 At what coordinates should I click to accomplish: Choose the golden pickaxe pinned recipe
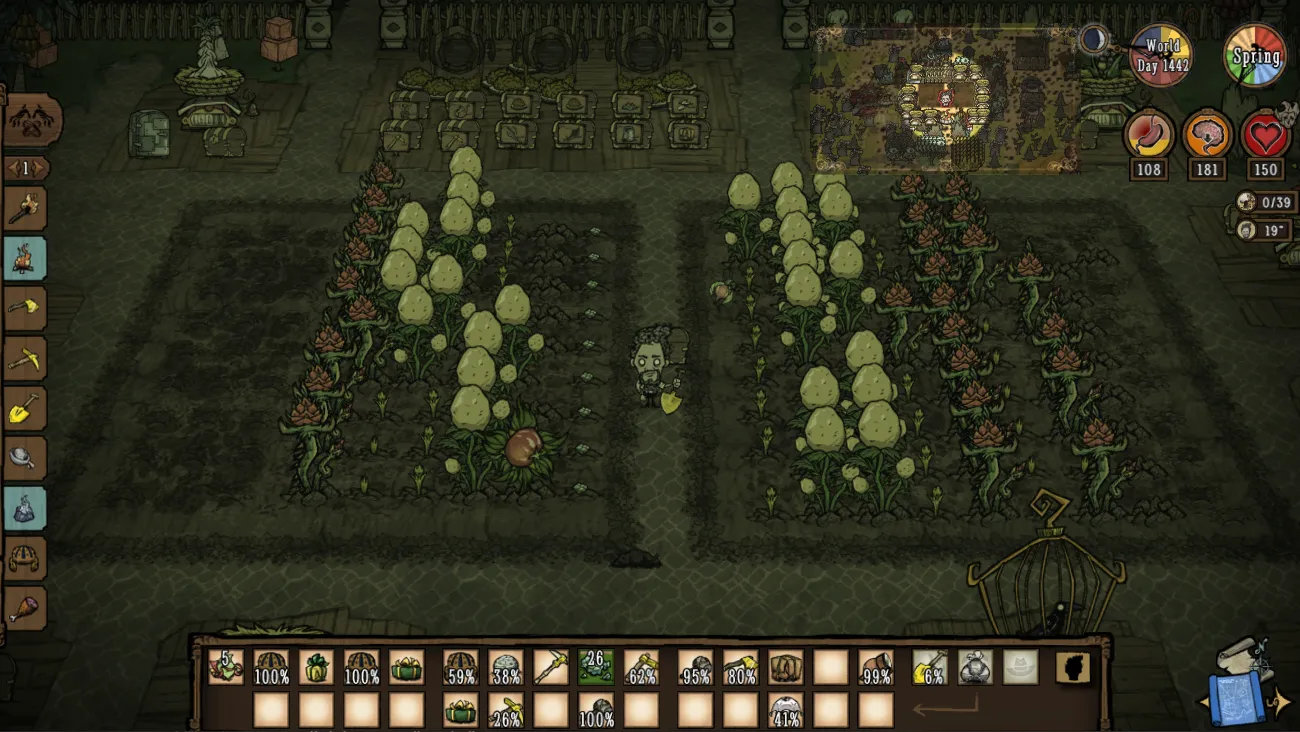[25, 358]
